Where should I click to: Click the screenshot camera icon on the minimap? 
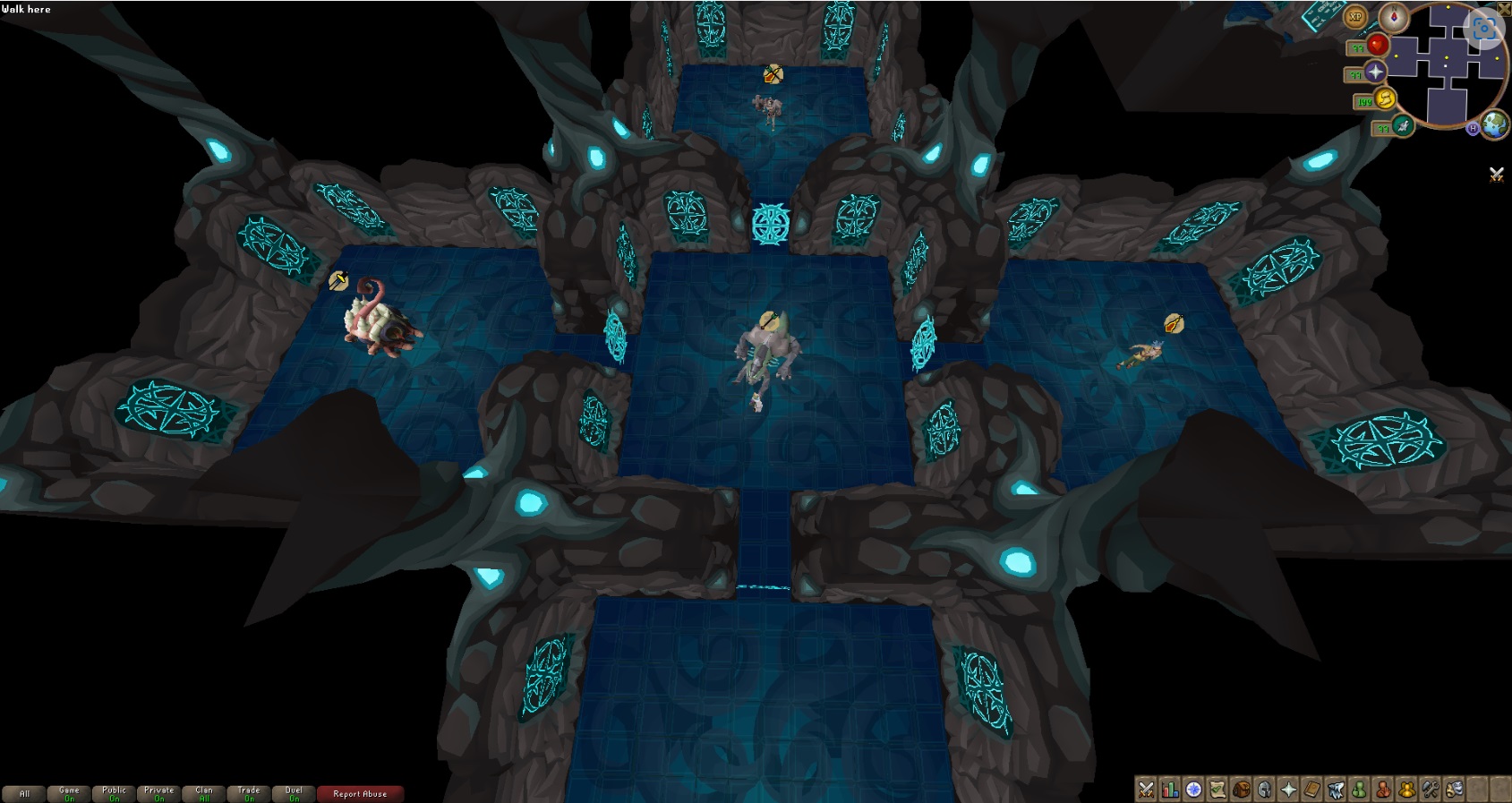pyautogui.click(x=1483, y=30)
